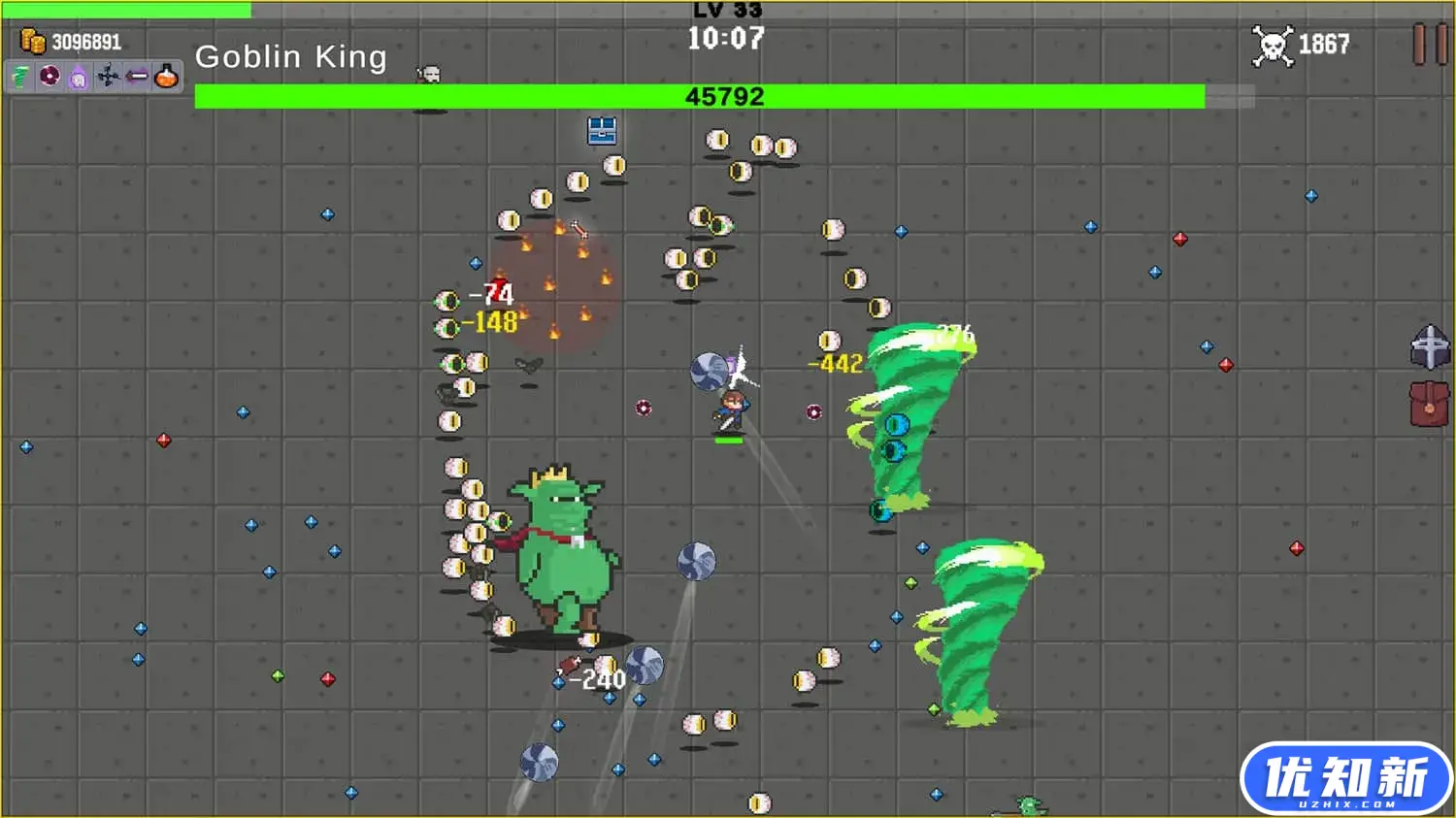Select the purple ghost ability icon
This screenshot has width=1456, height=818.
[78, 77]
